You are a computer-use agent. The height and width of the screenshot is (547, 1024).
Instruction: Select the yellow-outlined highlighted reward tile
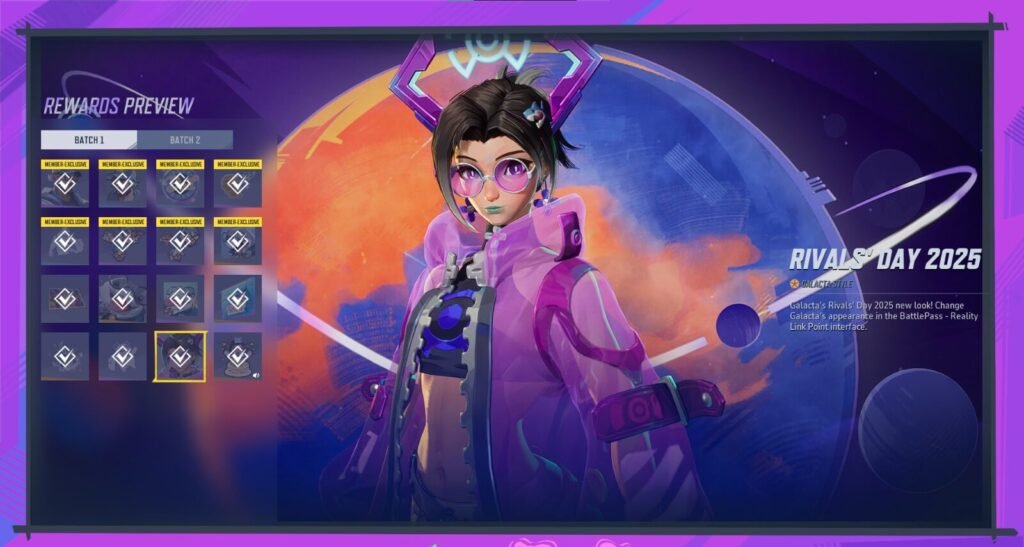[x=180, y=356]
